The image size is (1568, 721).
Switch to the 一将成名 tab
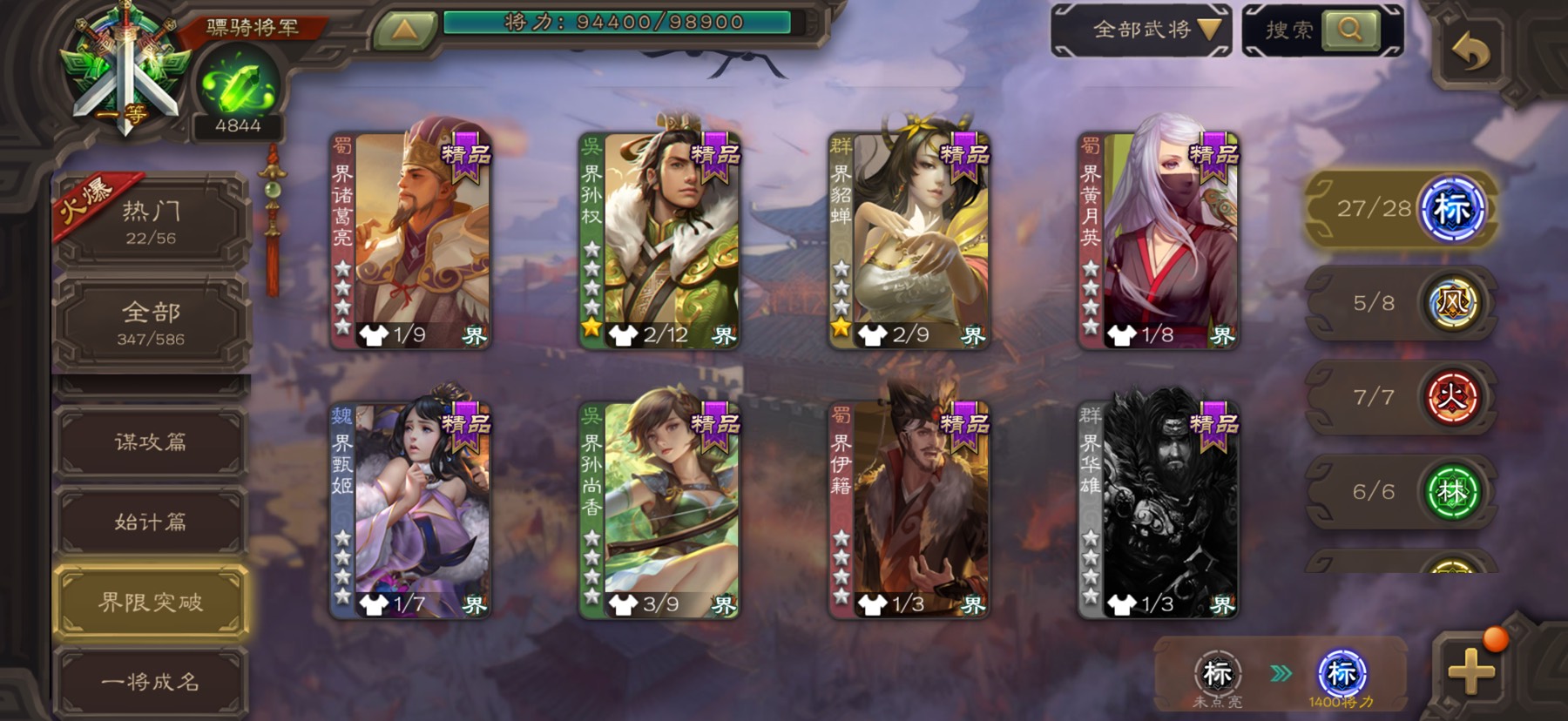click(x=151, y=682)
